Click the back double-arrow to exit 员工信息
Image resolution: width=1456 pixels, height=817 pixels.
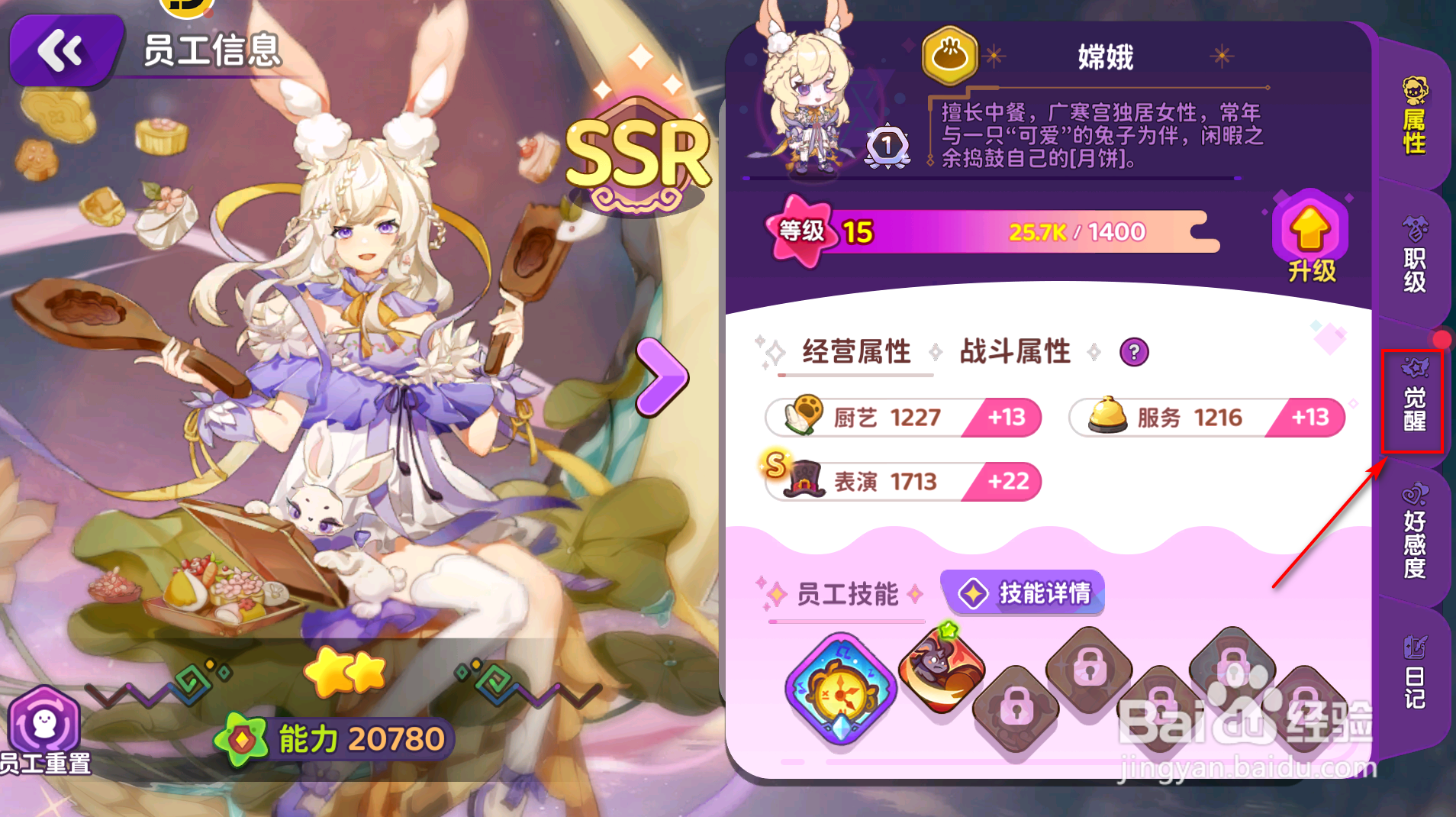click(65, 50)
